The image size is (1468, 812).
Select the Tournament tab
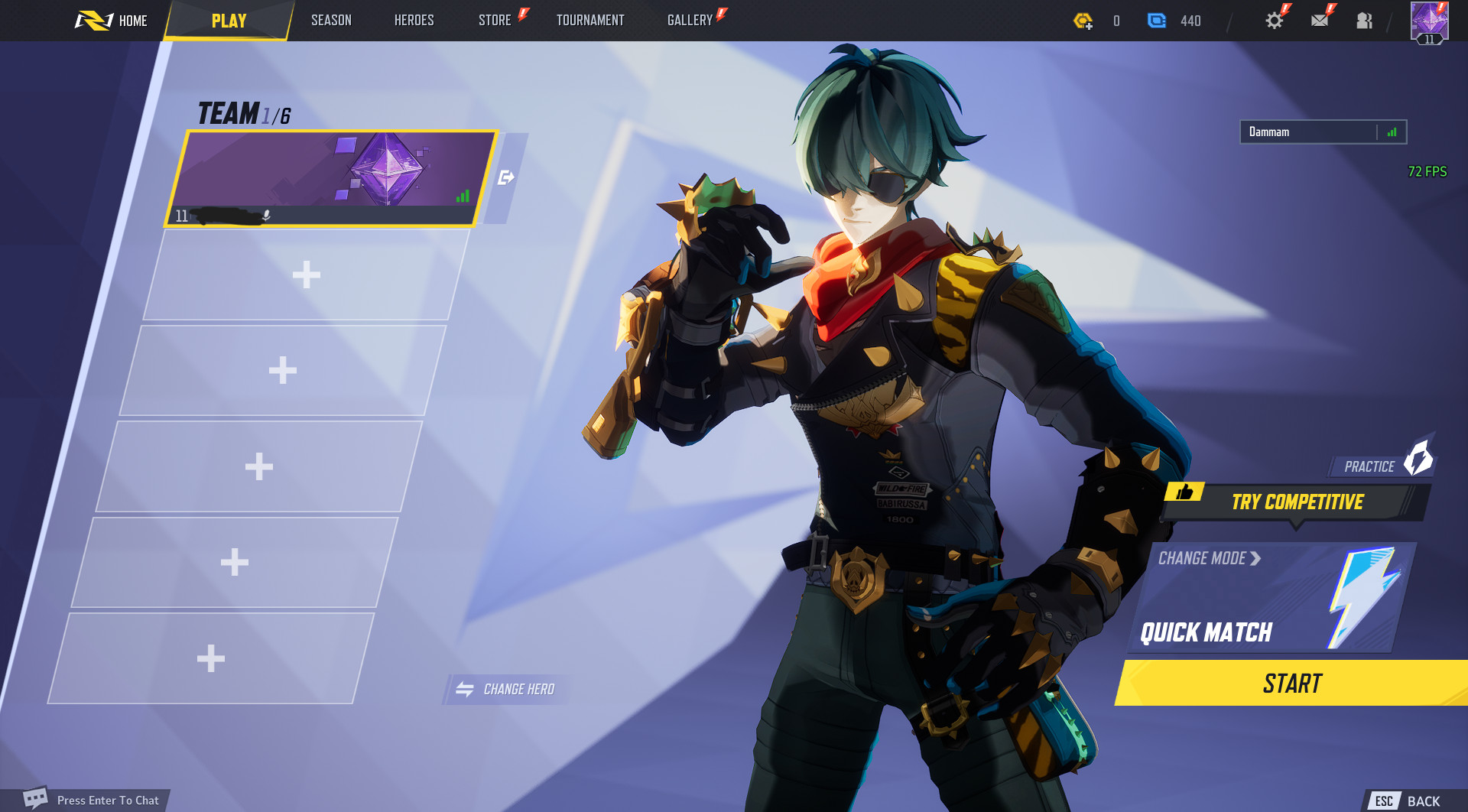589,21
